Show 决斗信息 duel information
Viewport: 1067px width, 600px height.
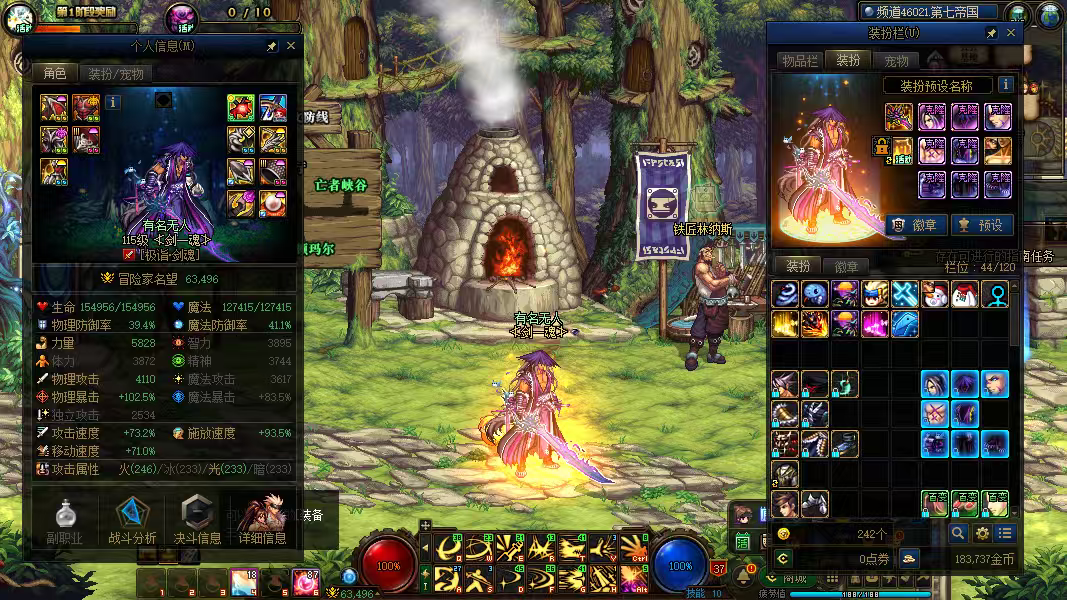(x=197, y=520)
